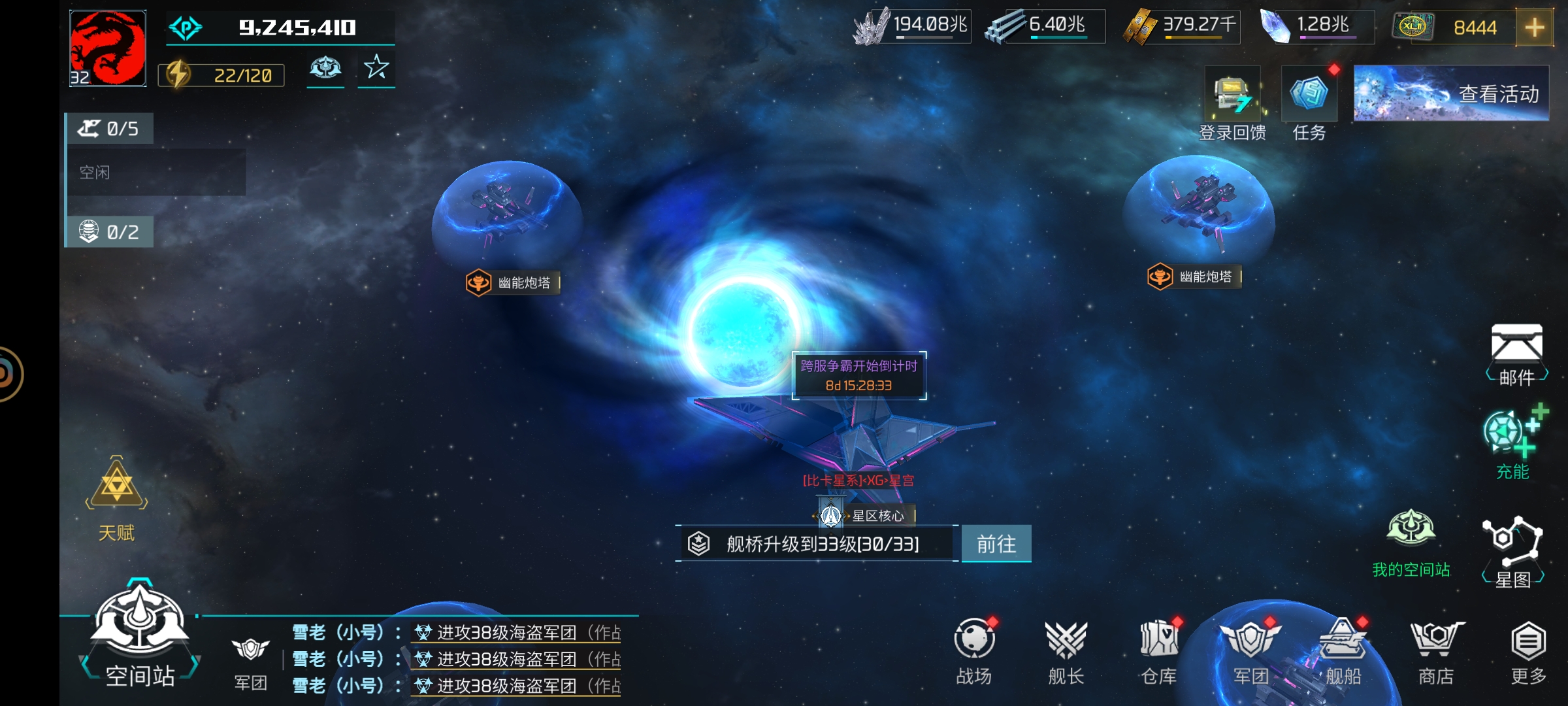The height and width of the screenshot is (706, 1568).
Task: Open the 战场 battlefield menu
Action: click(x=974, y=652)
